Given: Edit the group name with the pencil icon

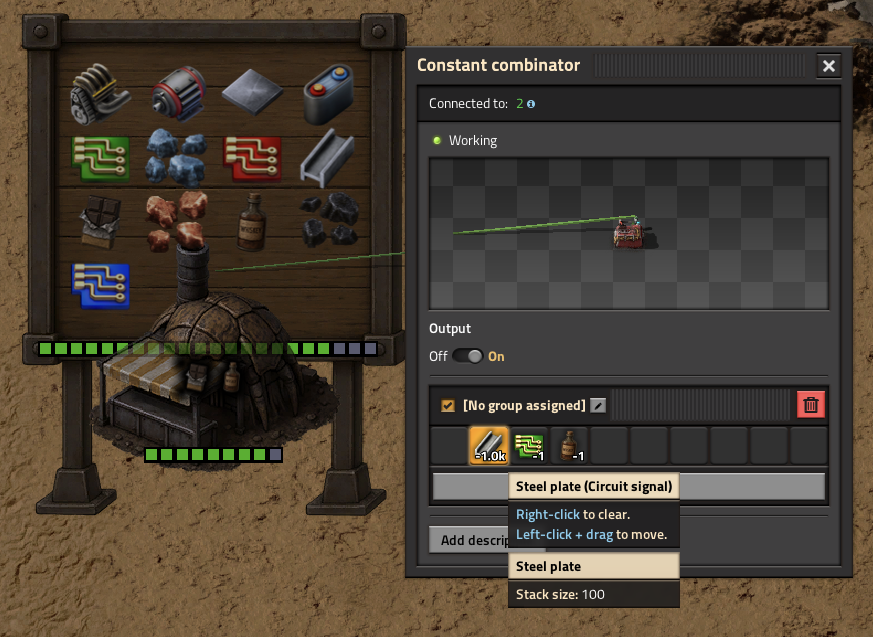Looking at the screenshot, I should pos(597,406).
